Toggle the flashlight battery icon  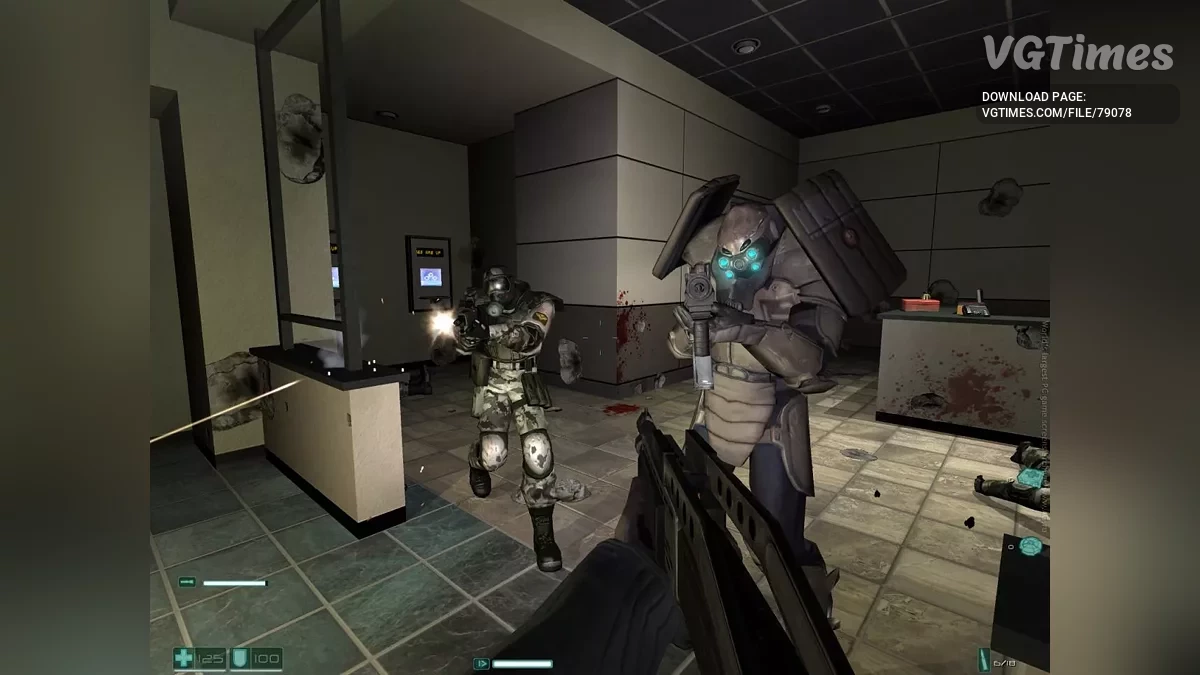[187, 582]
